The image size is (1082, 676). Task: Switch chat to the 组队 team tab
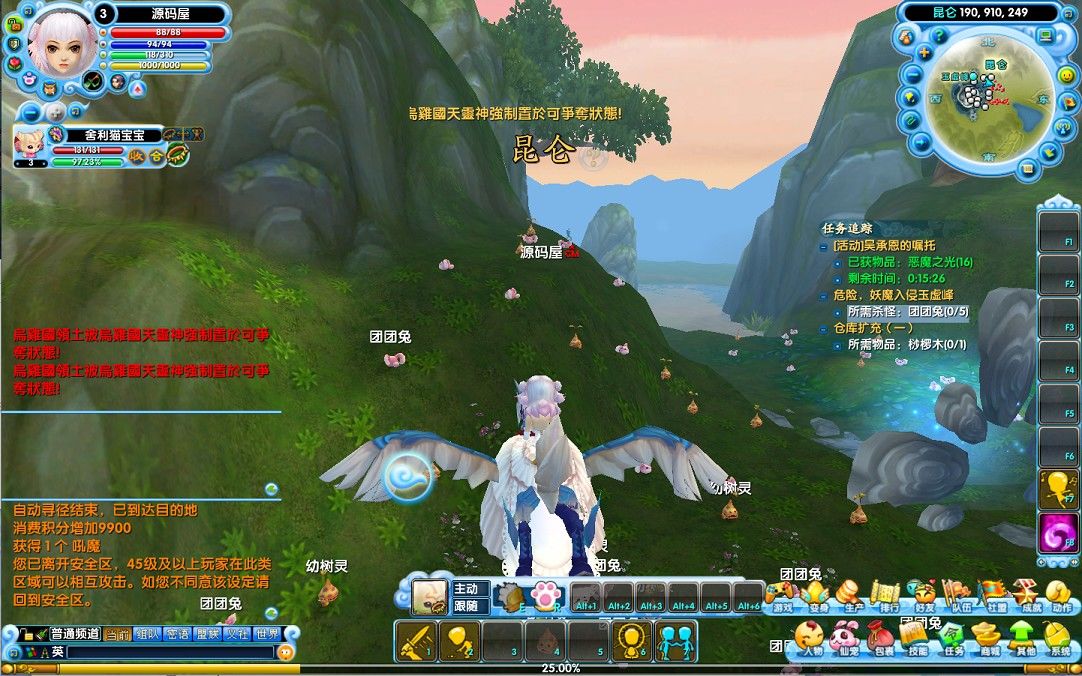pos(147,633)
